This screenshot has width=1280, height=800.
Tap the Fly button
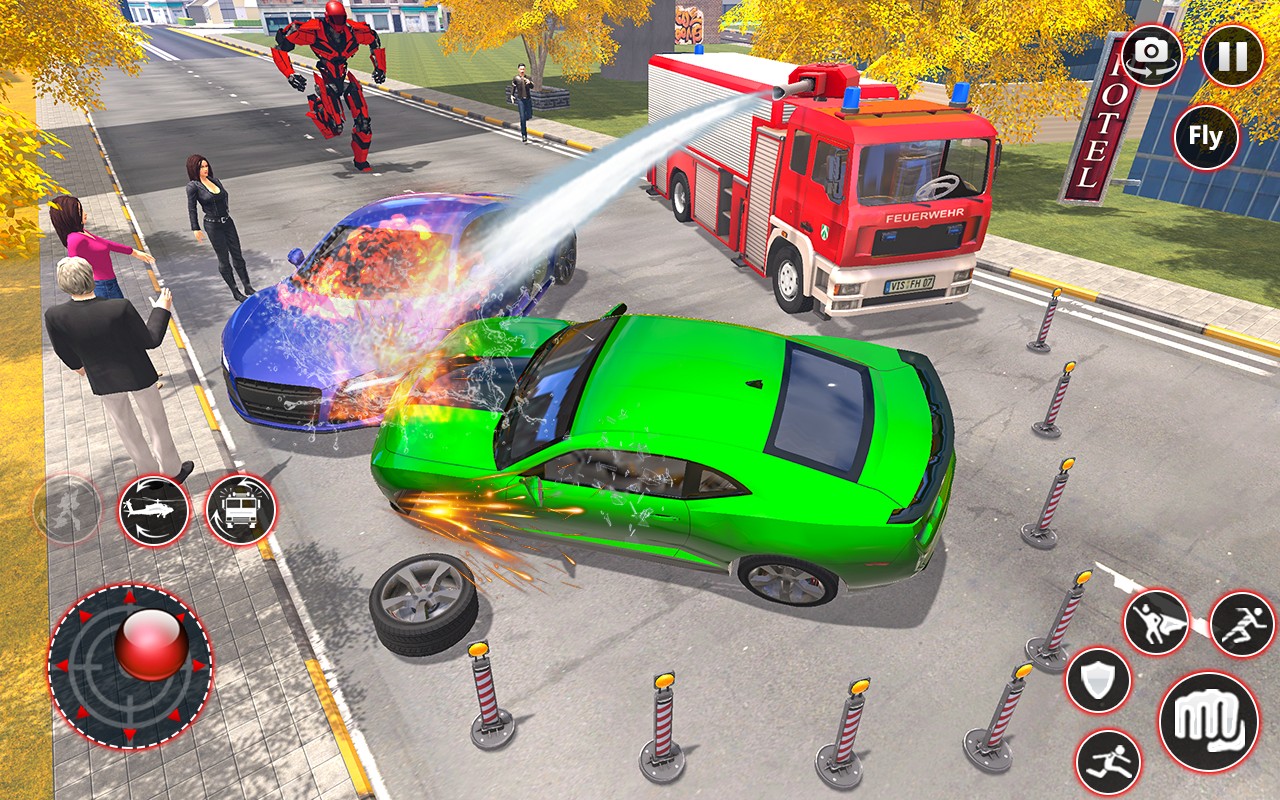pyautogui.click(x=1206, y=137)
